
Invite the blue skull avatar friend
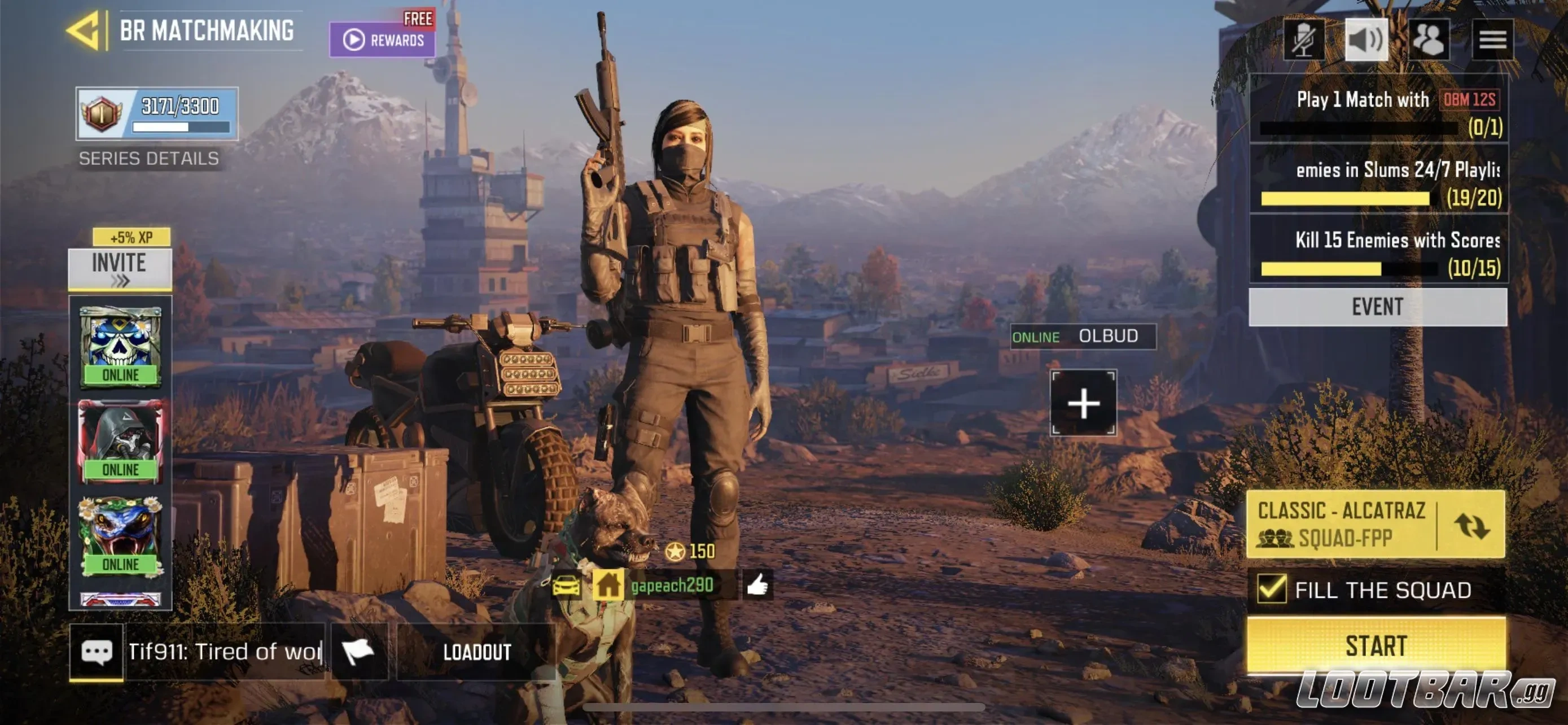pos(121,346)
